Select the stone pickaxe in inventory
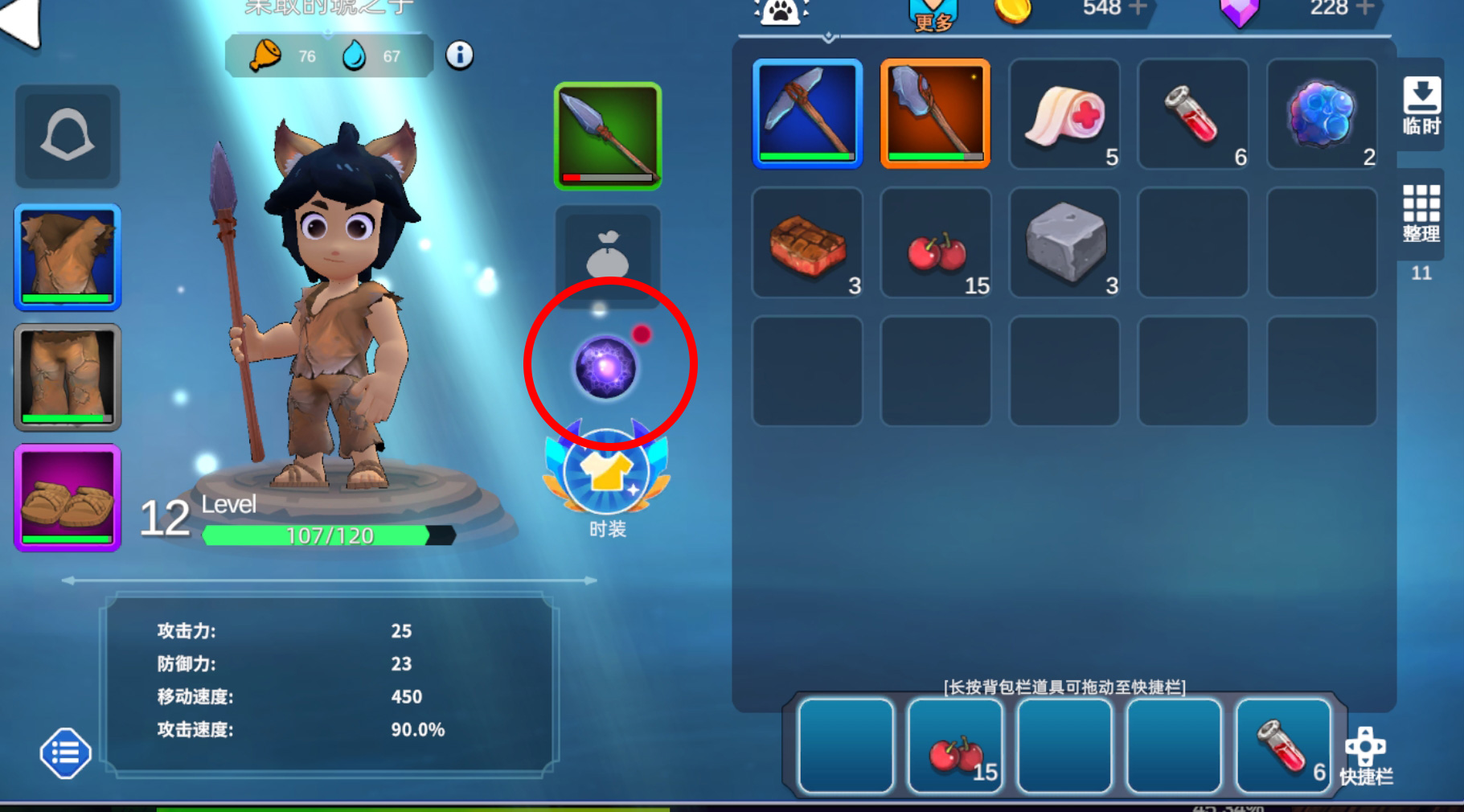This screenshot has height=812, width=1464. click(x=807, y=113)
